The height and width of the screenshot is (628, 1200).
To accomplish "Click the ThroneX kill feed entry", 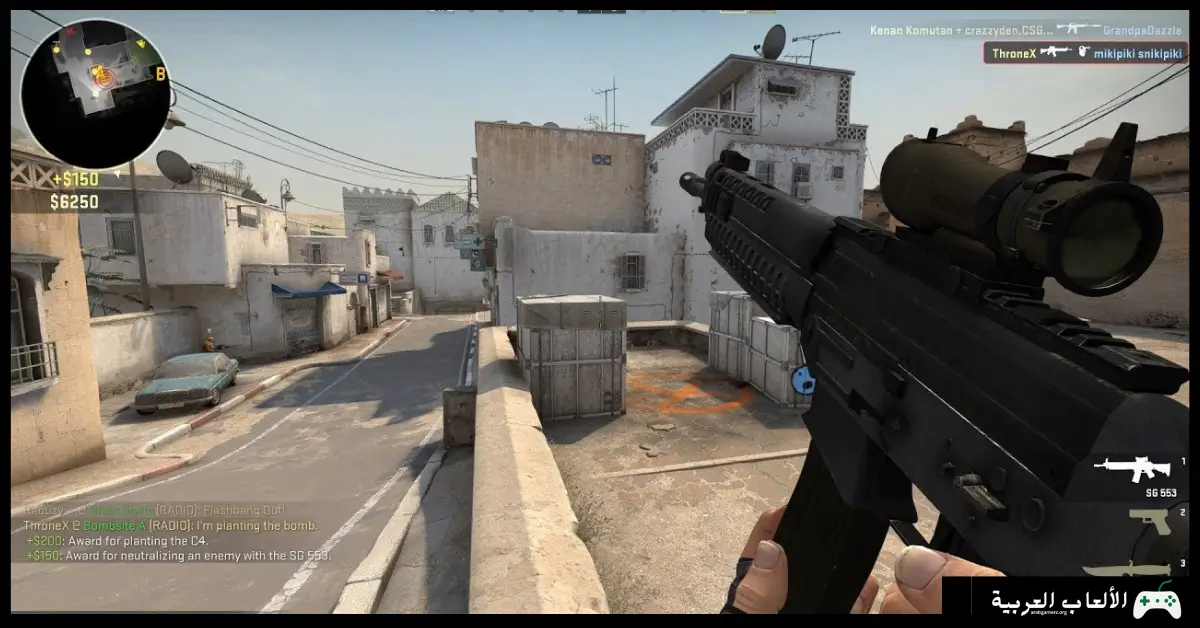I will click(1085, 52).
